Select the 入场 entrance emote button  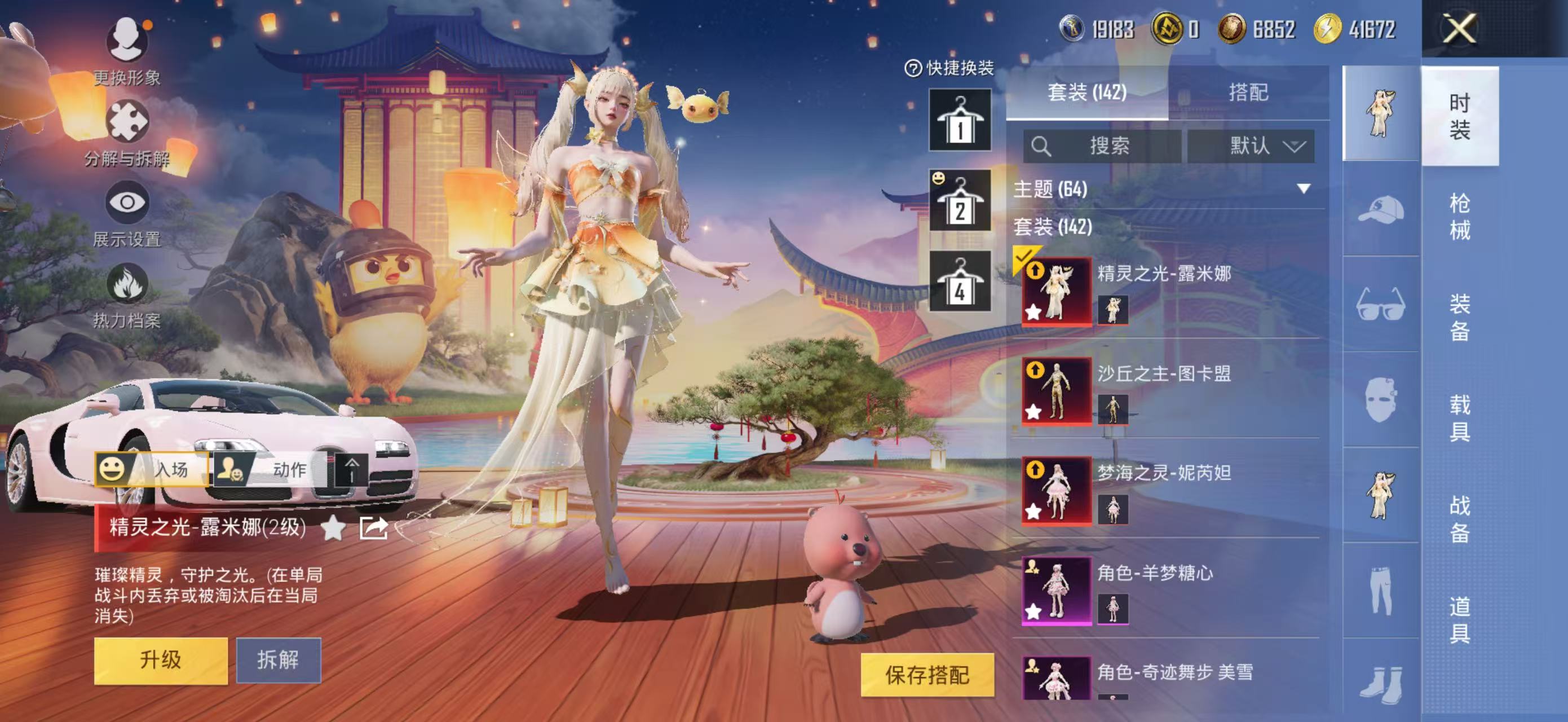pos(152,469)
